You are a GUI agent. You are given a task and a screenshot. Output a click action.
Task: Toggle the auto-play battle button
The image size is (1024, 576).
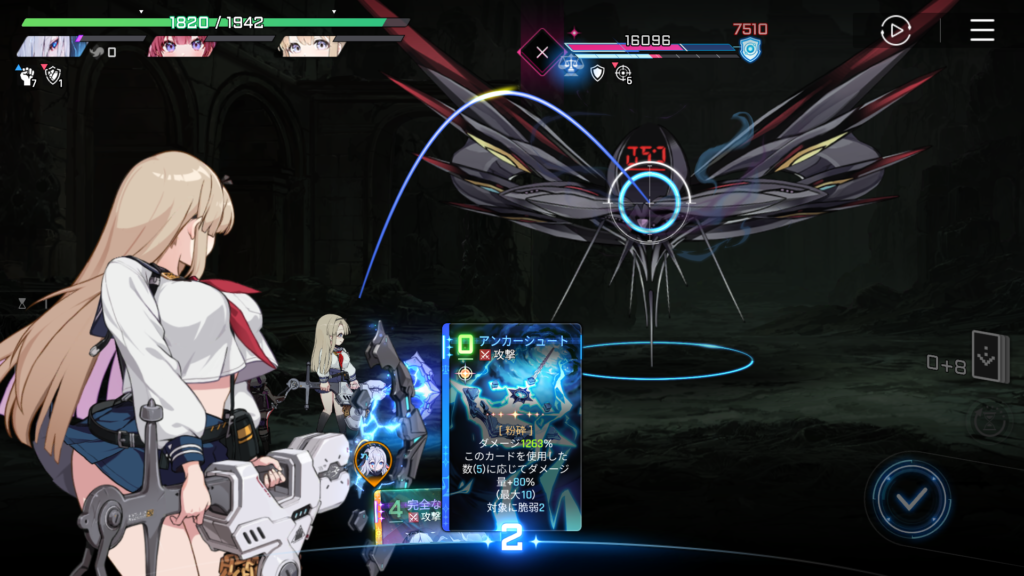click(x=895, y=30)
